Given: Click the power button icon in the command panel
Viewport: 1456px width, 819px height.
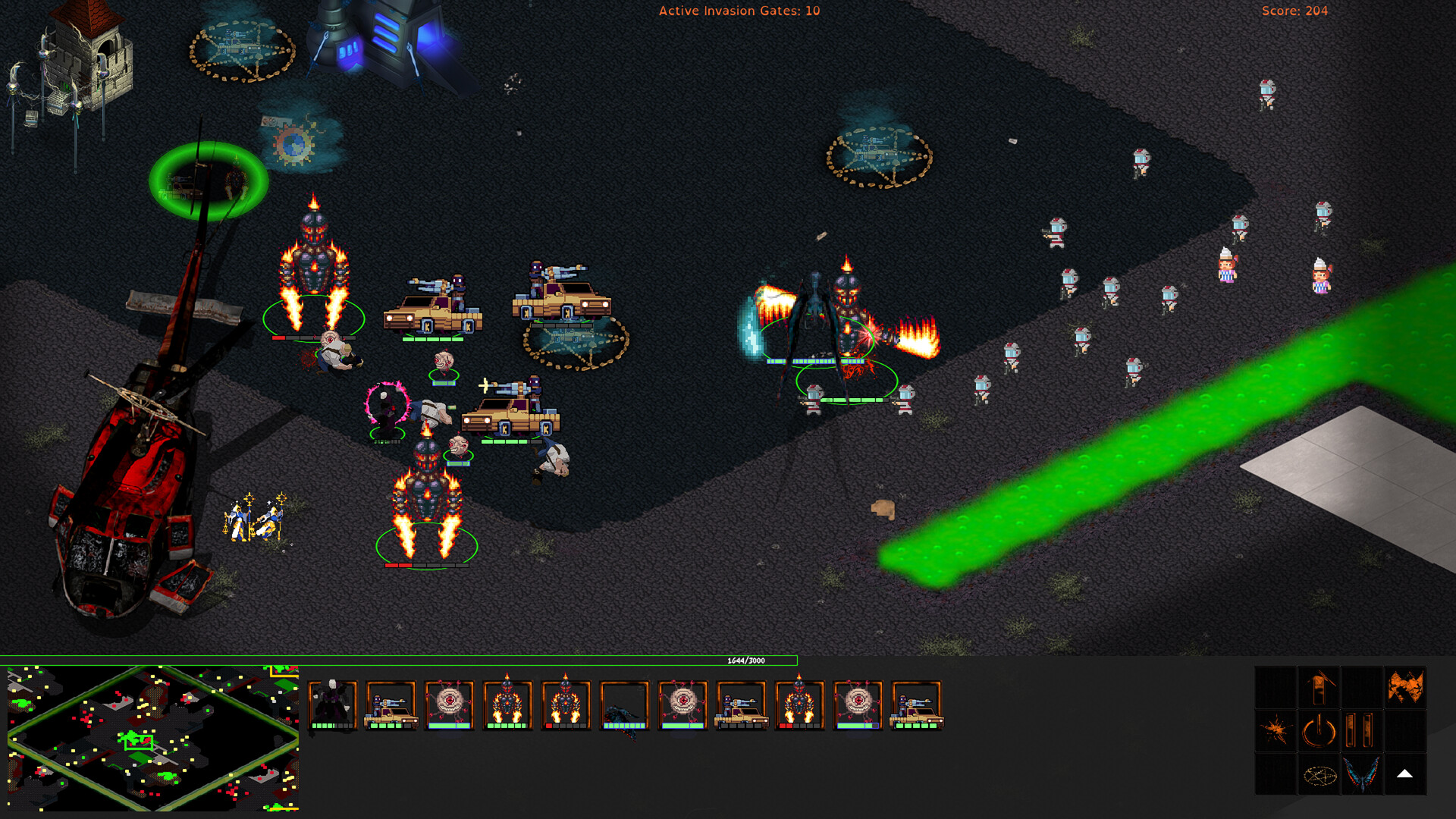Looking at the screenshot, I should point(1319,730).
